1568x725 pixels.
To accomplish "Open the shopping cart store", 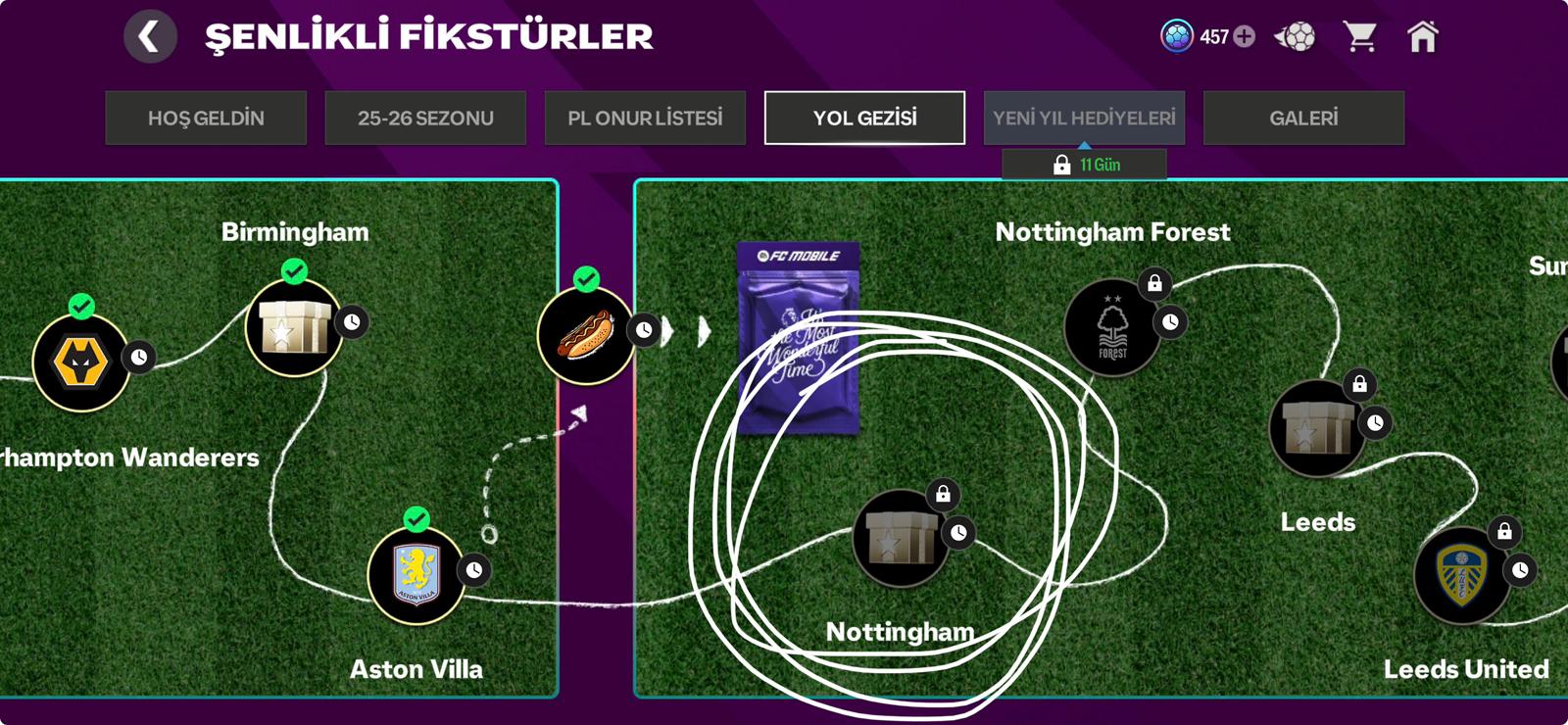I will point(1360,37).
